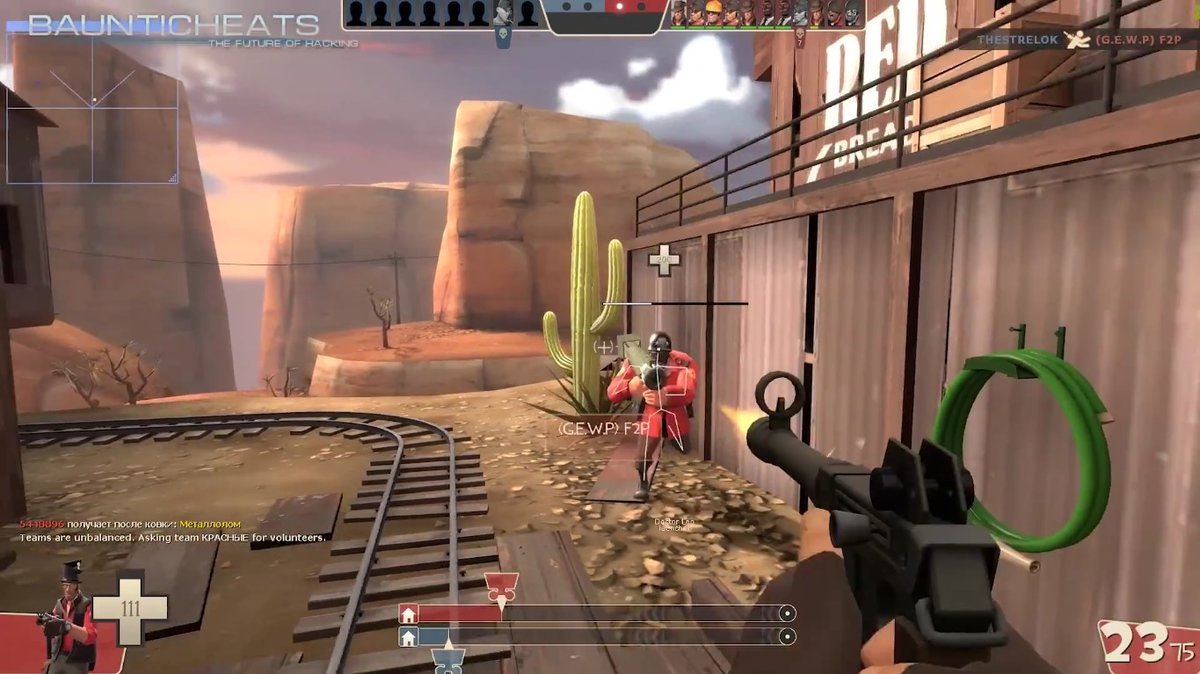Select the red payload cart marker

coord(499,587)
